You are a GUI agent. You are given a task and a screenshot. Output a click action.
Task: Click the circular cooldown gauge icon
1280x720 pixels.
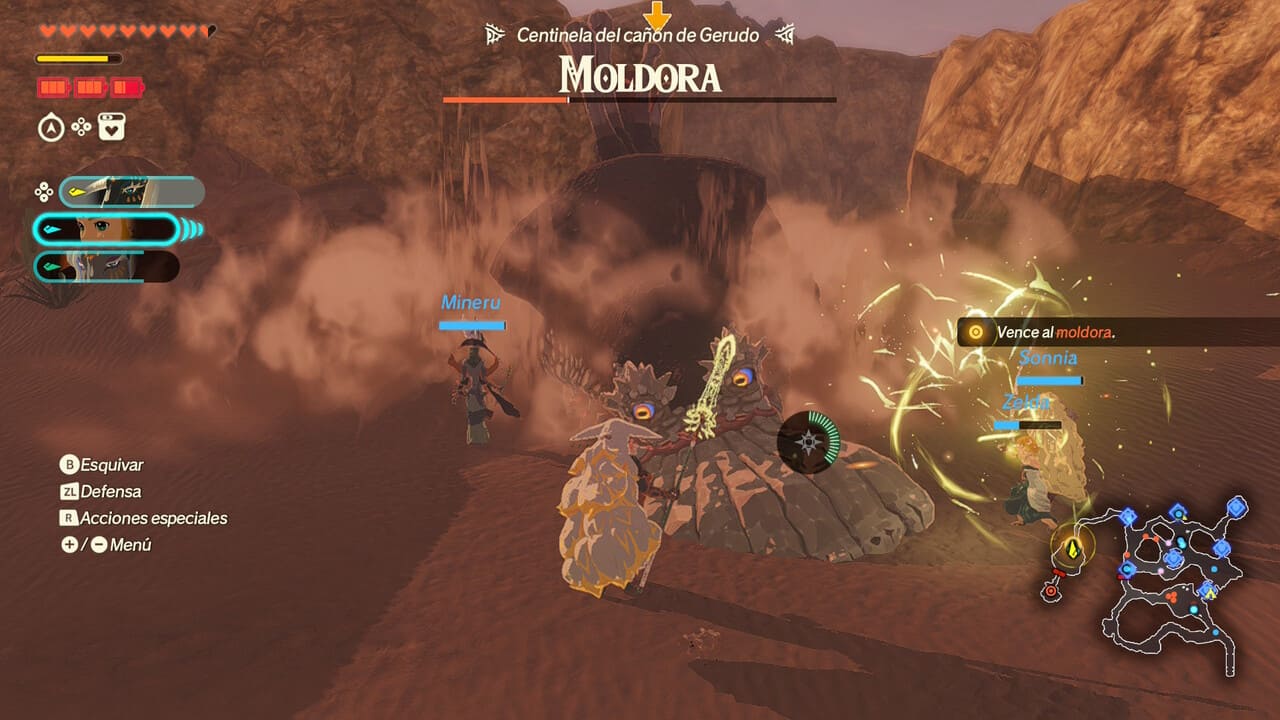tap(809, 441)
